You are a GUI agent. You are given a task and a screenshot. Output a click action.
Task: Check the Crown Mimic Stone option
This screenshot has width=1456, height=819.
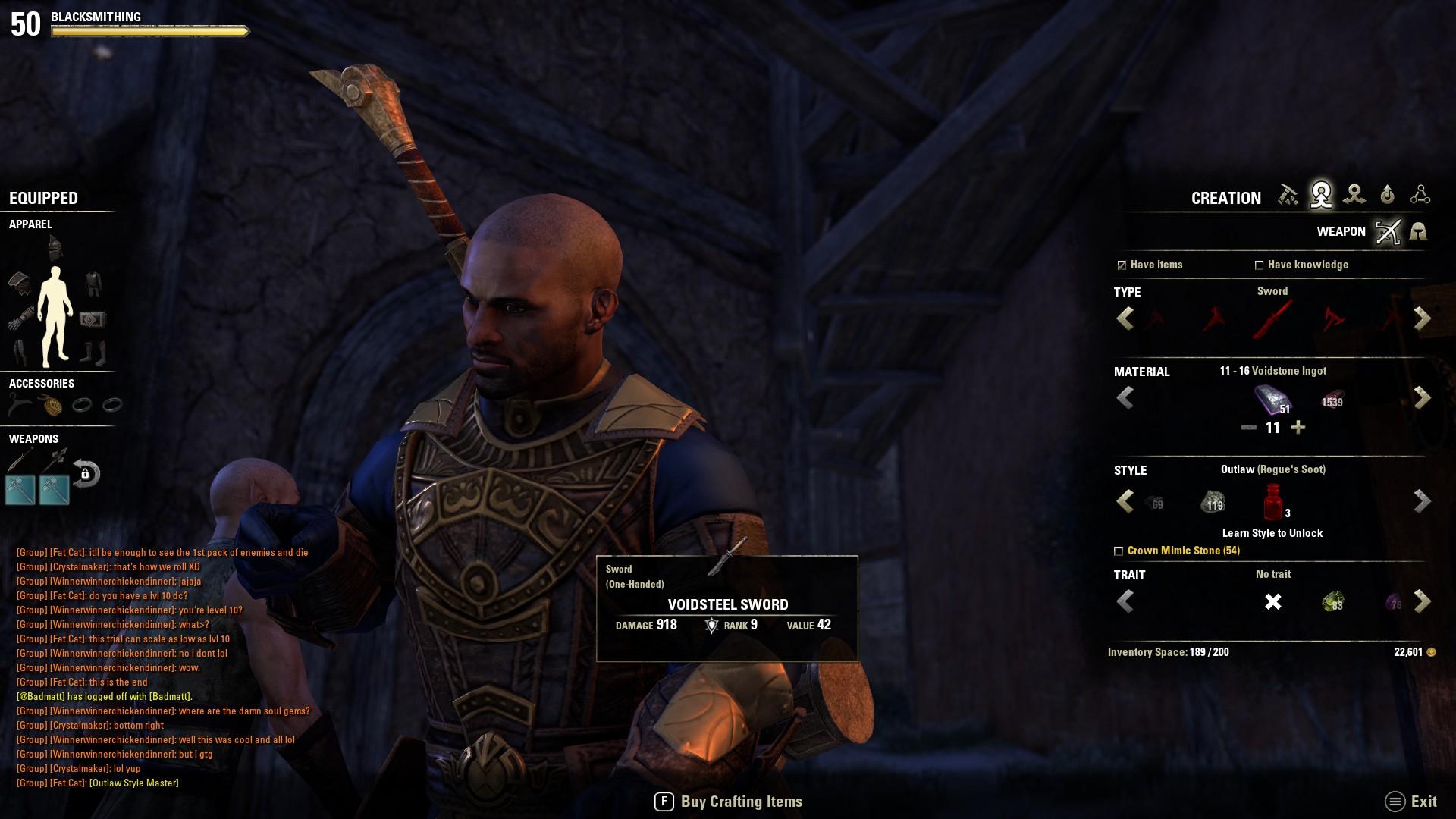pyautogui.click(x=1121, y=551)
